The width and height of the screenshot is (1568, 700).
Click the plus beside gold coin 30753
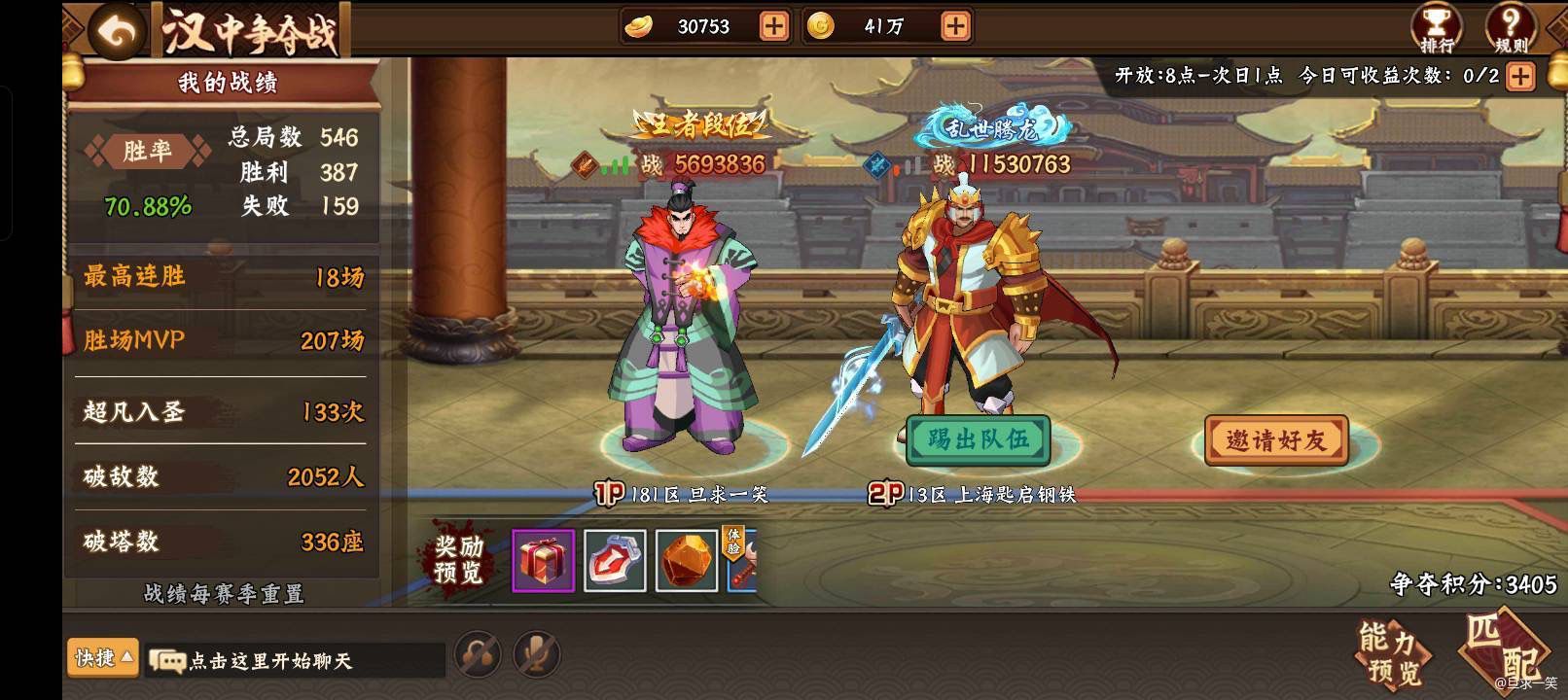771,26
